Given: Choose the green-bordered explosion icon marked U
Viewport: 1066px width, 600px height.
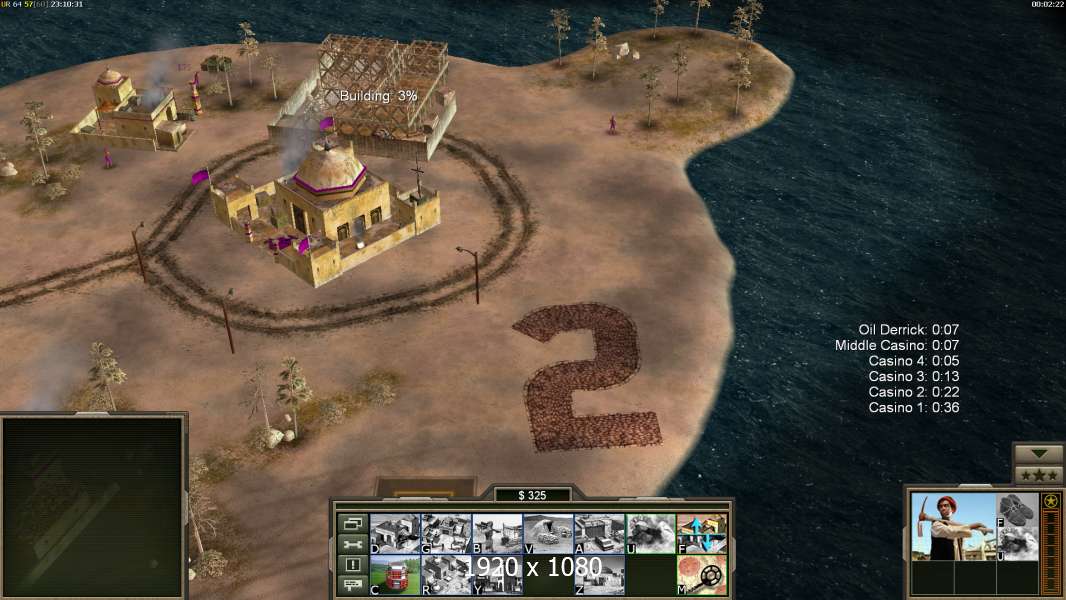Looking at the screenshot, I should click(650, 533).
